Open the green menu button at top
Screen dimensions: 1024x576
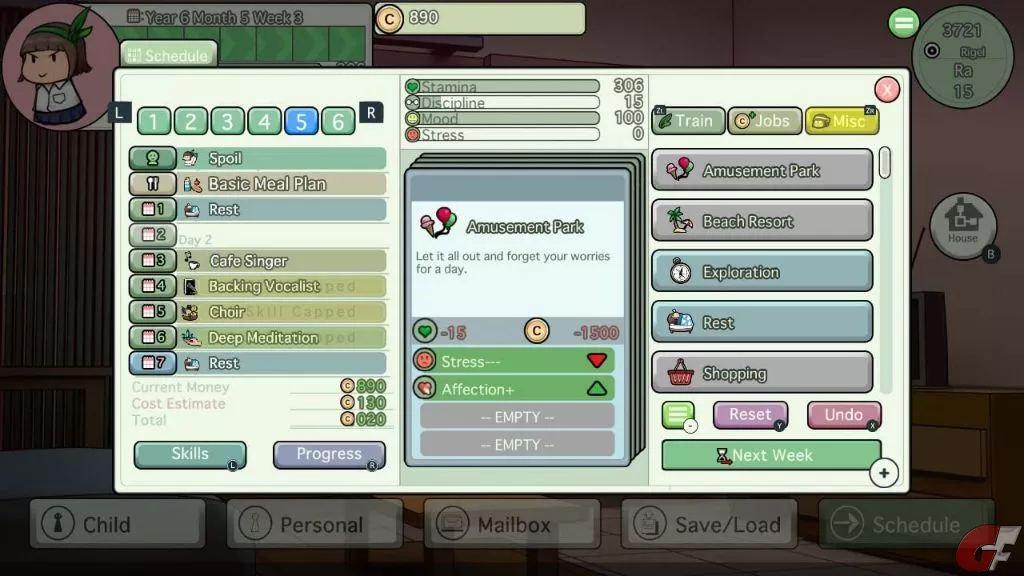[903, 23]
